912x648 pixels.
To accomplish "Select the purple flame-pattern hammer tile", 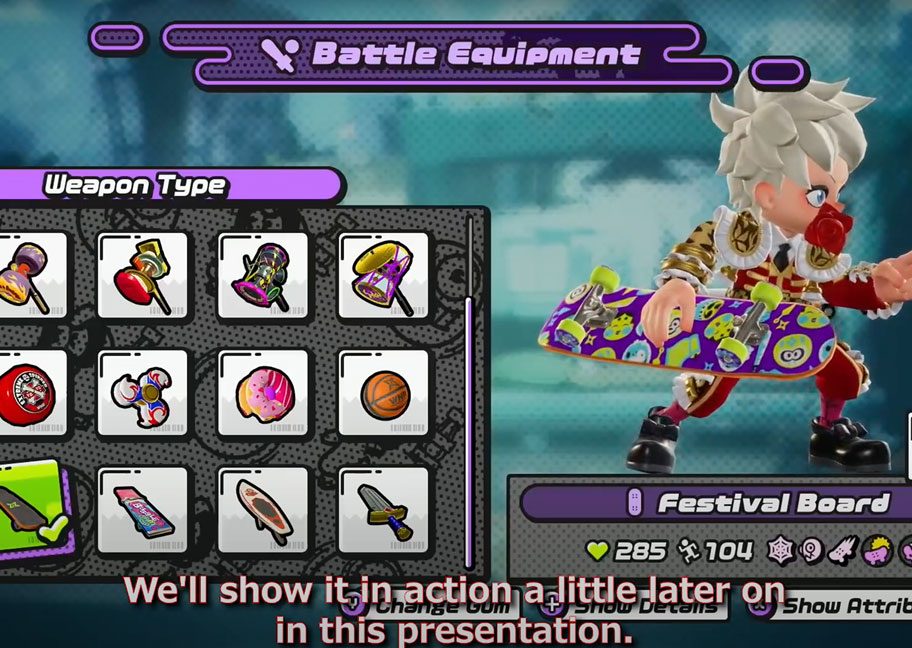I will click(30, 275).
